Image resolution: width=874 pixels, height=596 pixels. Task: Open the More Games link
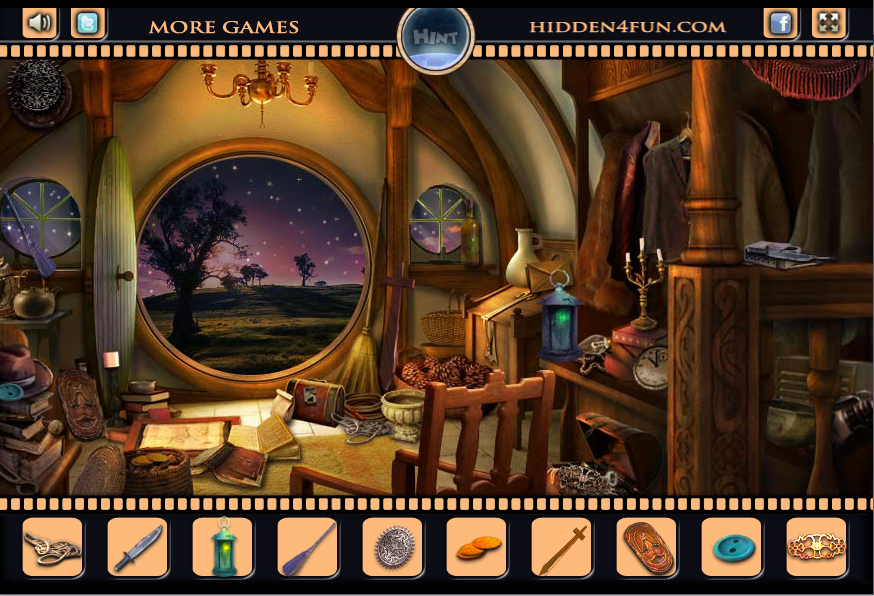(224, 27)
